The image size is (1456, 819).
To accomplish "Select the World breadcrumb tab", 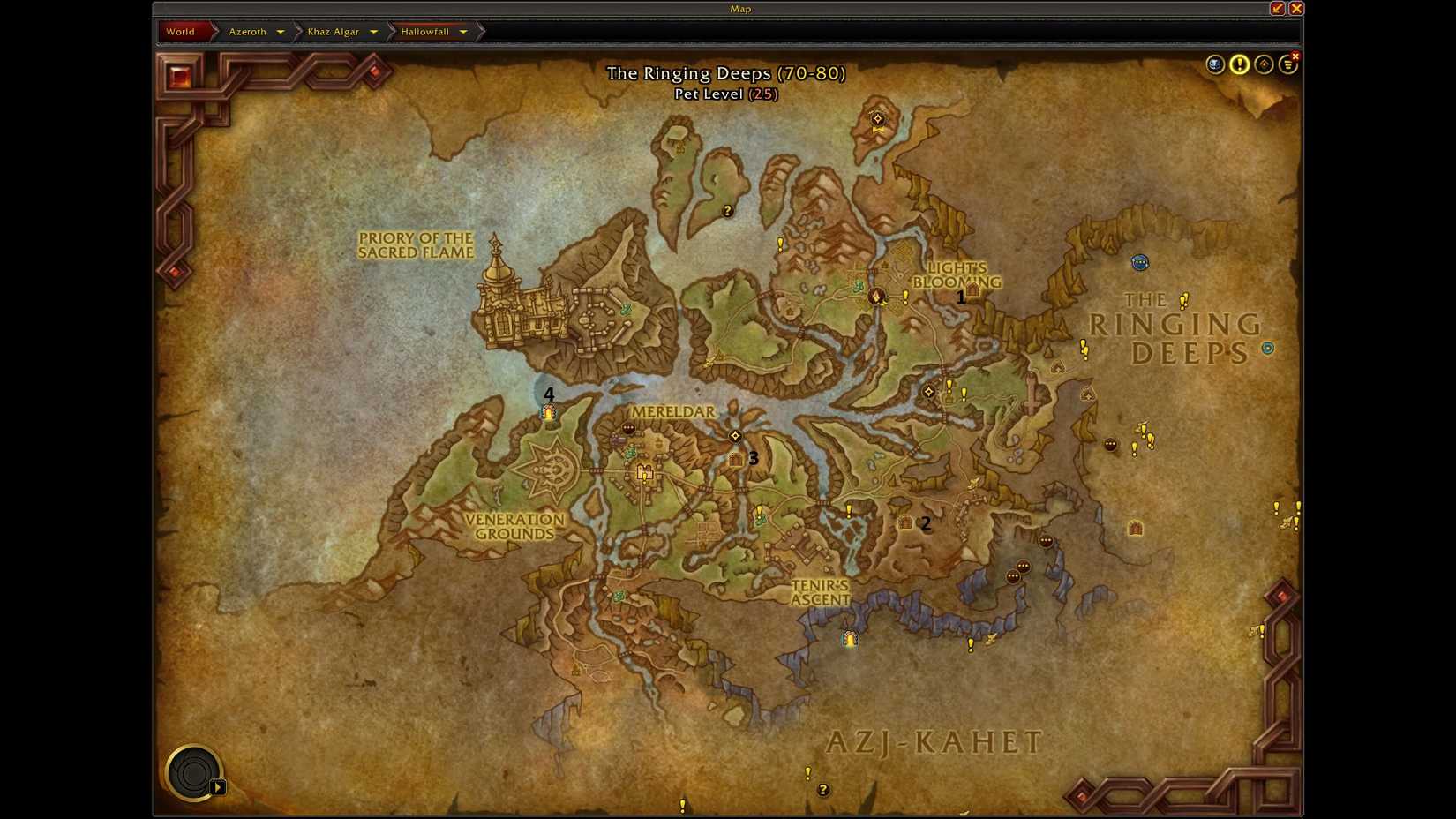I will [x=181, y=31].
